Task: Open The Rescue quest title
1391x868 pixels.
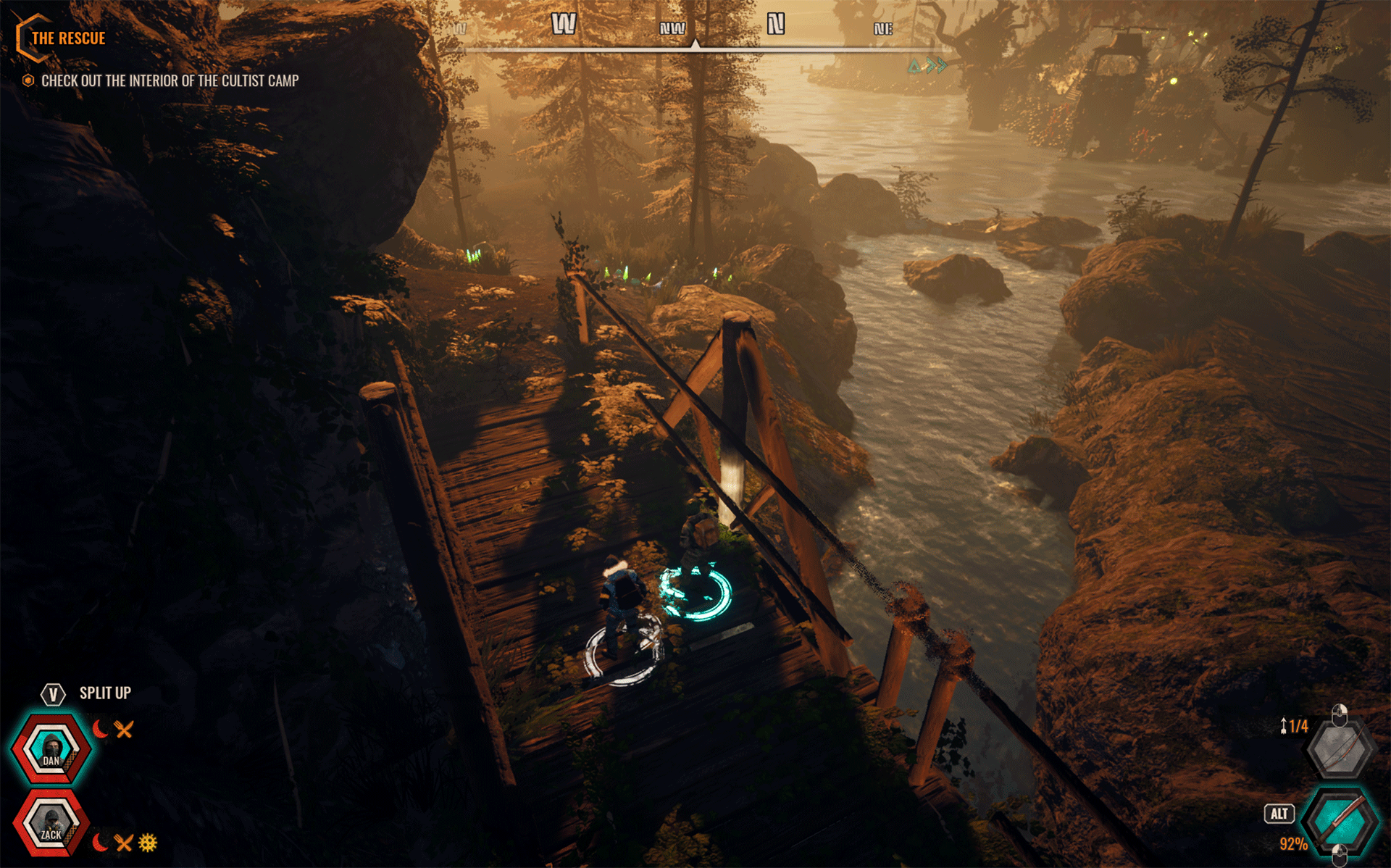Action: [x=68, y=38]
